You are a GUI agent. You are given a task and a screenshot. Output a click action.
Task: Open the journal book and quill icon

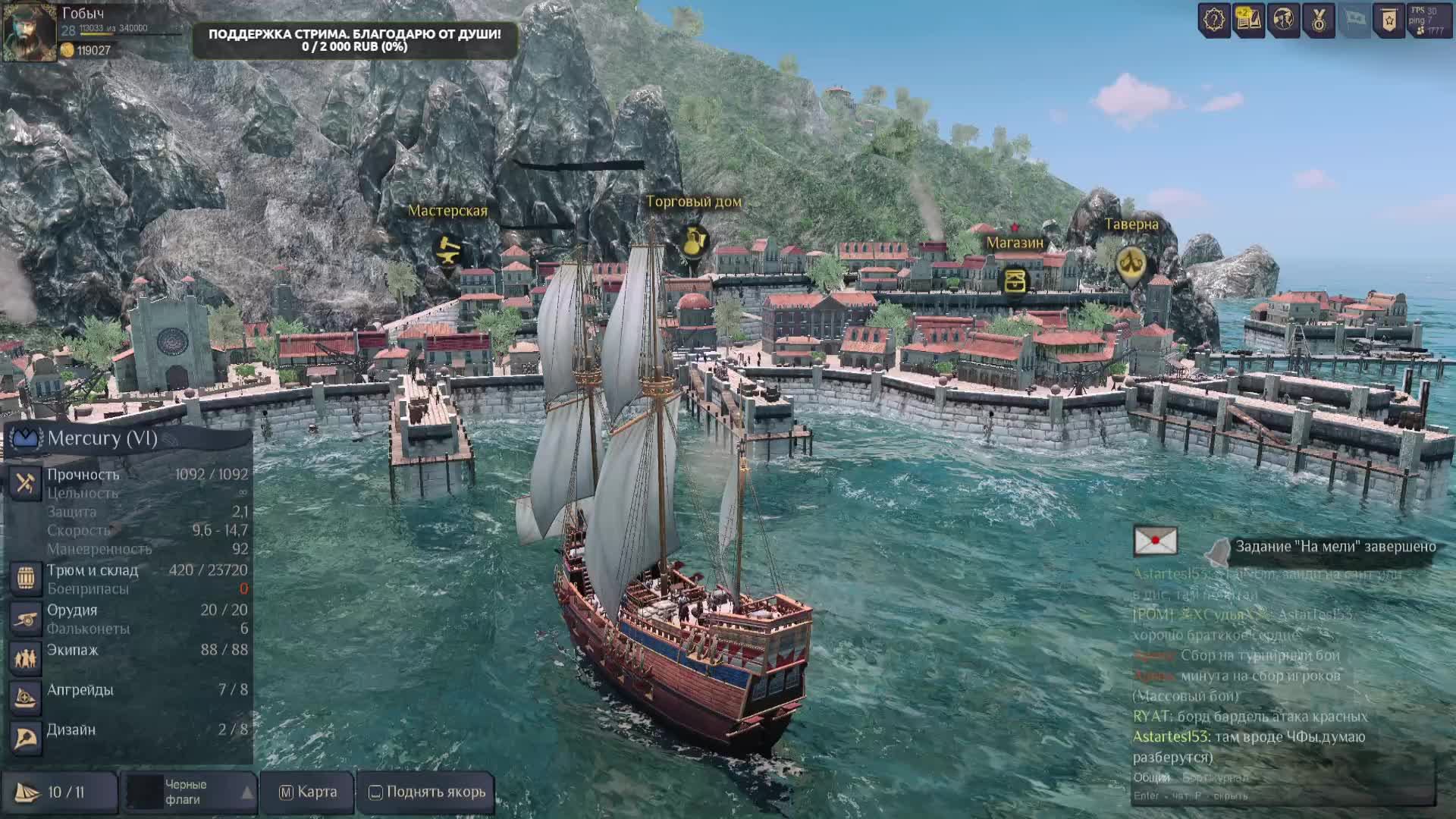(x=1248, y=20)
